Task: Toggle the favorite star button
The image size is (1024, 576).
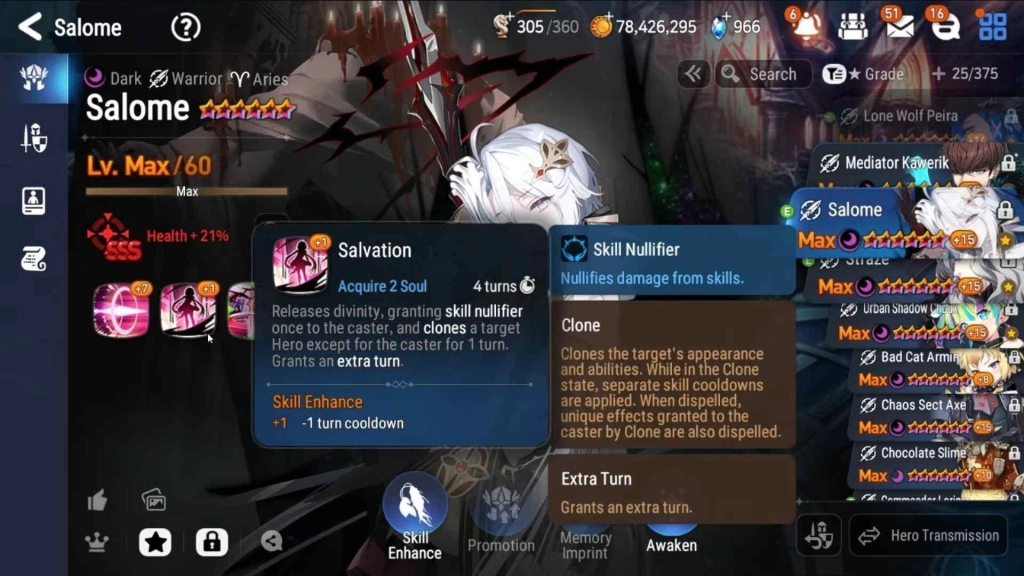Action: tap(155, 542)
